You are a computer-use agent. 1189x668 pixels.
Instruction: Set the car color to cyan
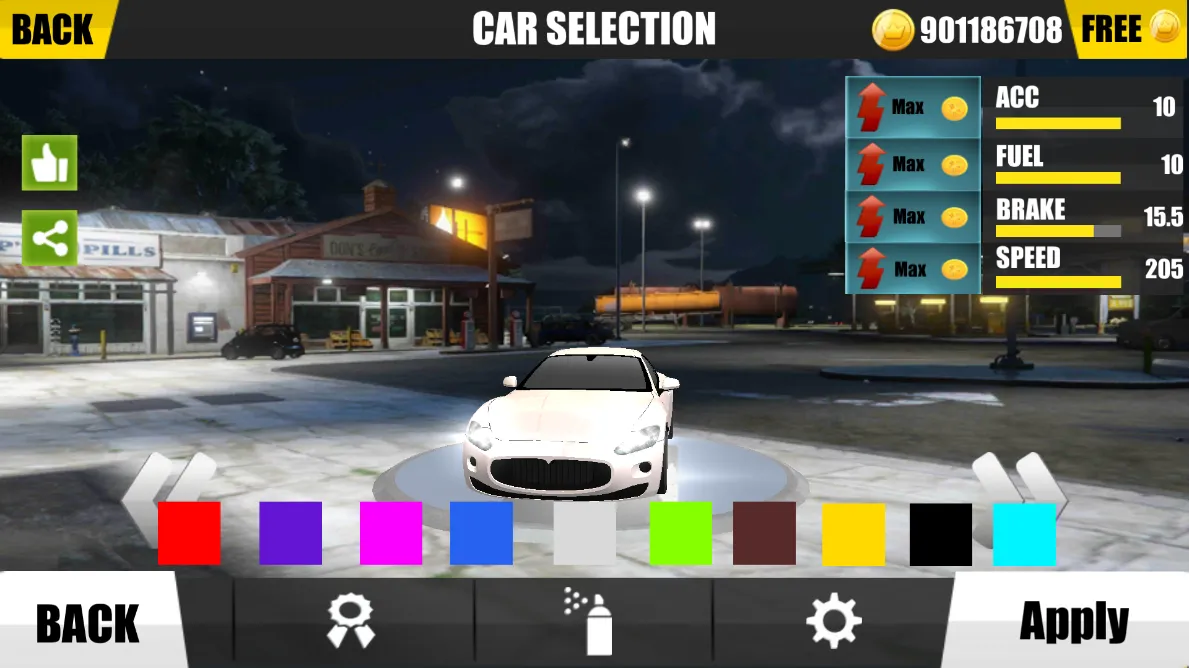click(1024, 533)
